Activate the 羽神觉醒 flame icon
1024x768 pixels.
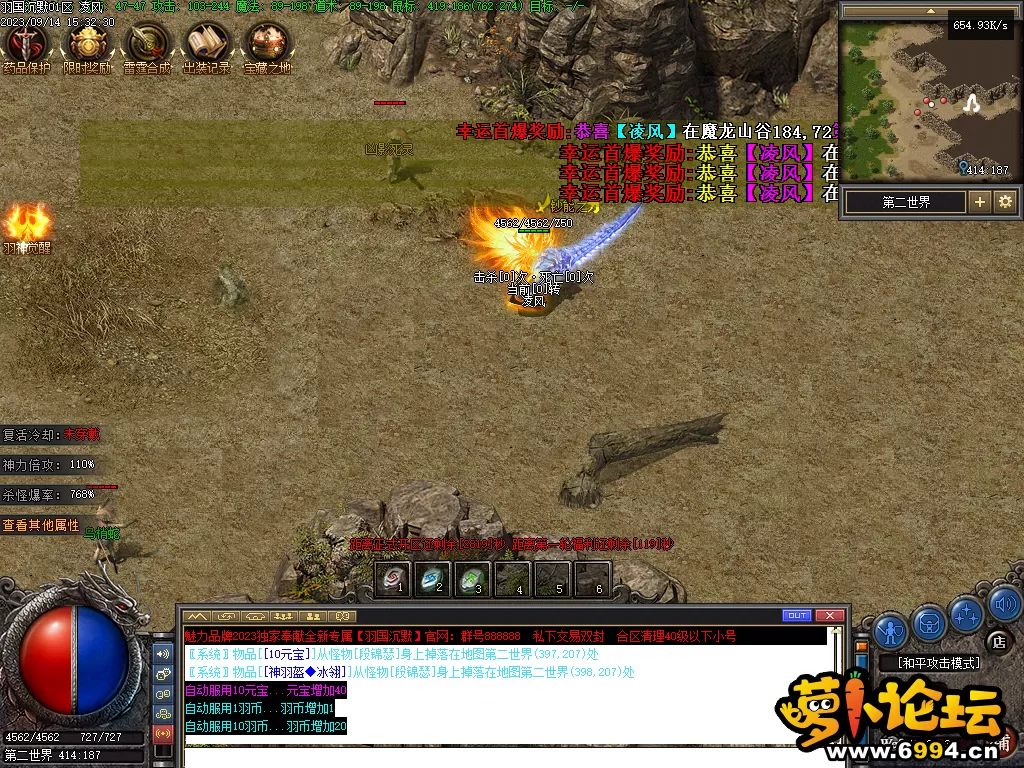click(x=27, y=224)
